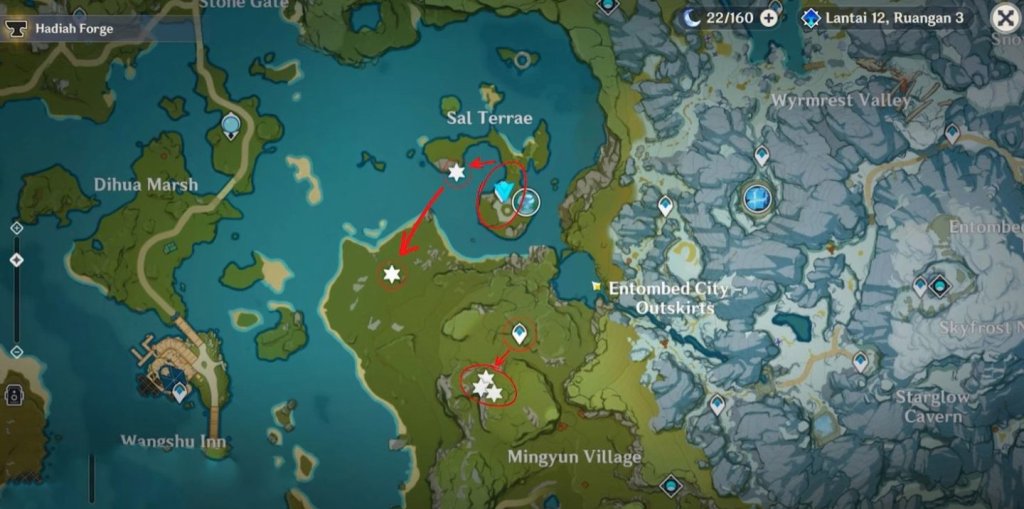
Task: Select the Dihua Marsh Statue of The Seven
Action: [231, 125]
